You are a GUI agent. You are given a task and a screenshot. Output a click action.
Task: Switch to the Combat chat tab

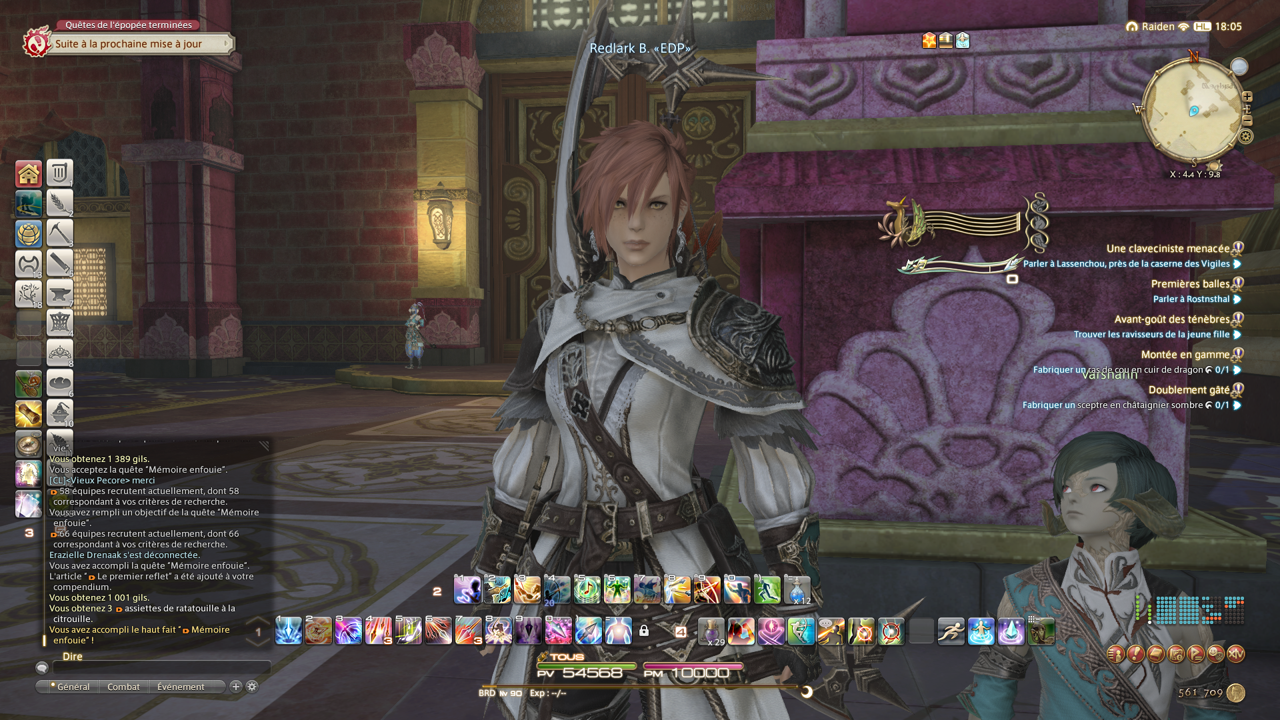(x=123, y=687)
